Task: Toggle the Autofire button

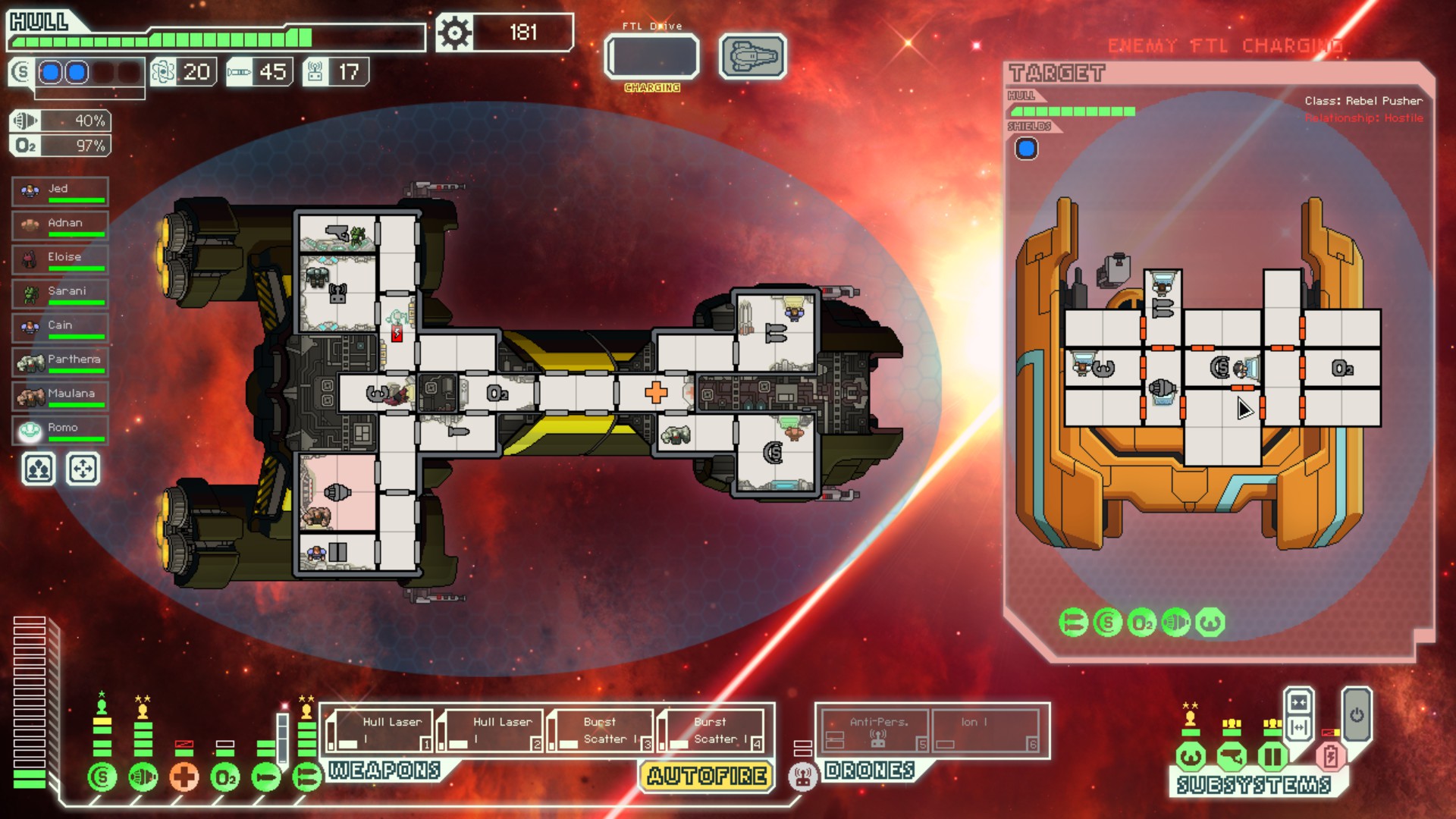Action: [707, 776]
